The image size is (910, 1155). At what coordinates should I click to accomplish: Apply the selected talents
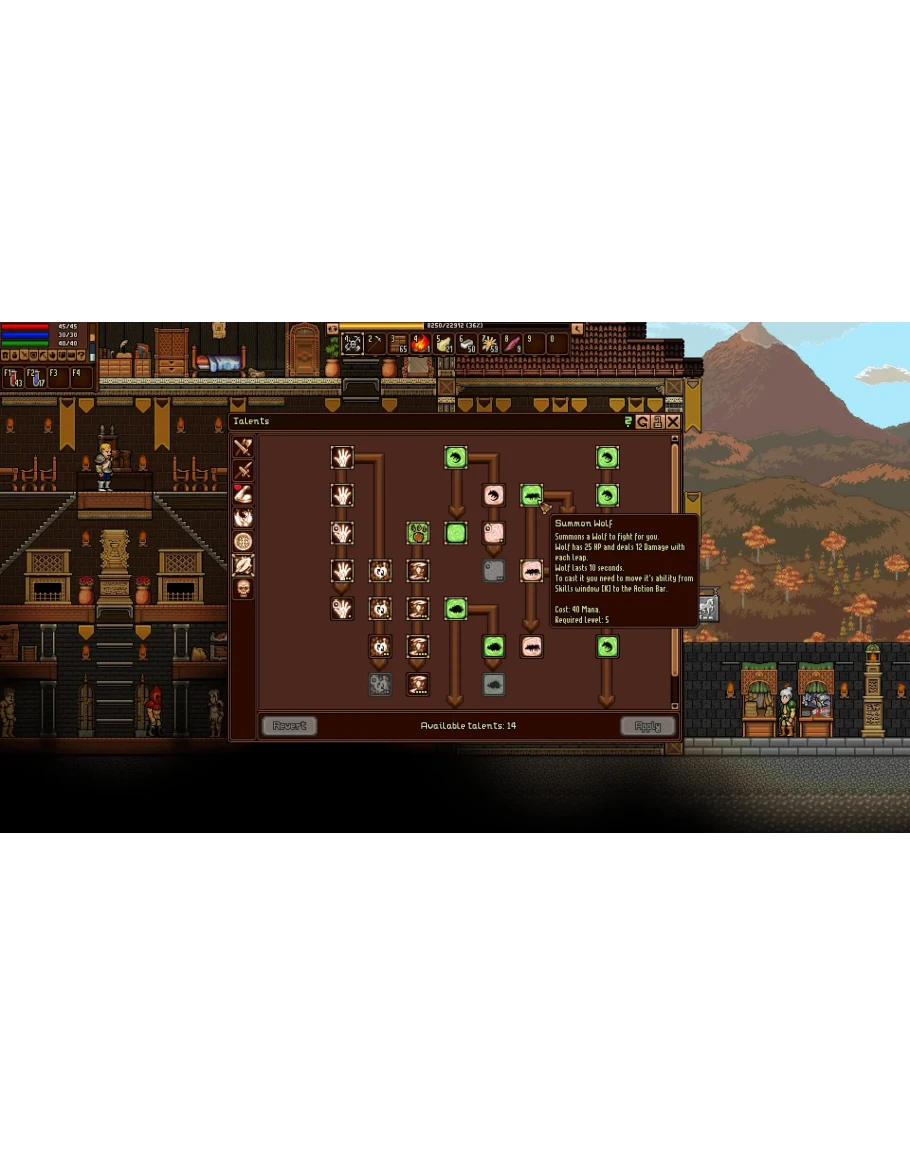[x=648, y=726]
